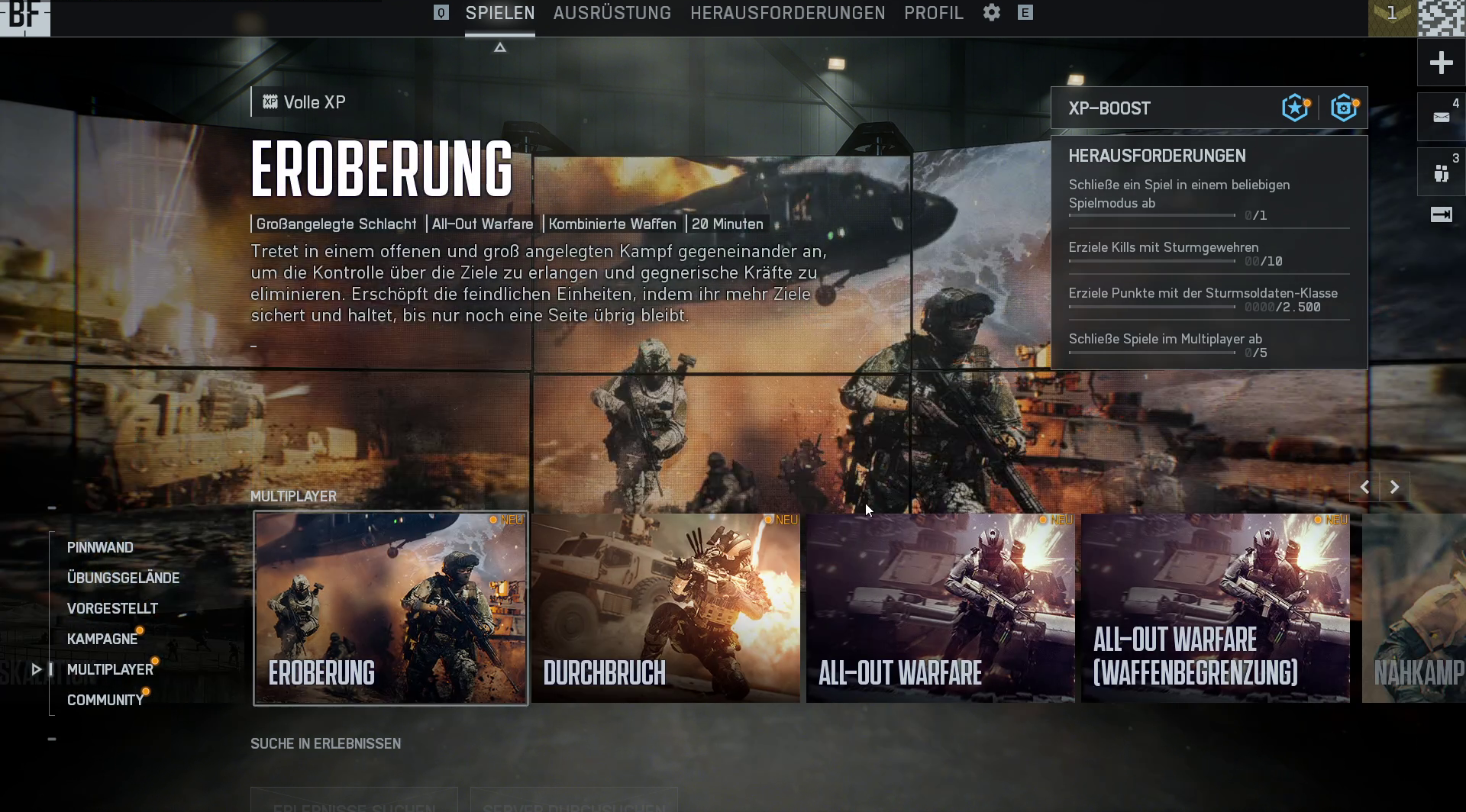Select All-Out Warfare (Waffenbegrenzung) tile
Screen dimensions: 1466x812
(x=1215, y=608)
